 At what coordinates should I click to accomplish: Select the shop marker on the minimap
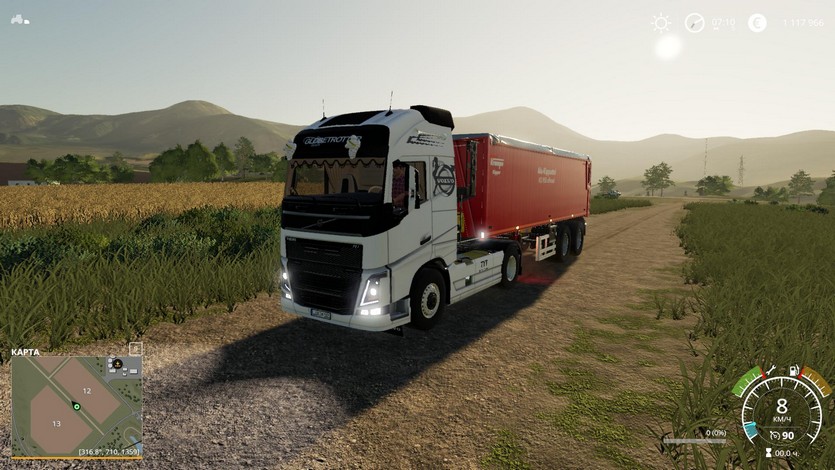tap(117, 364)
